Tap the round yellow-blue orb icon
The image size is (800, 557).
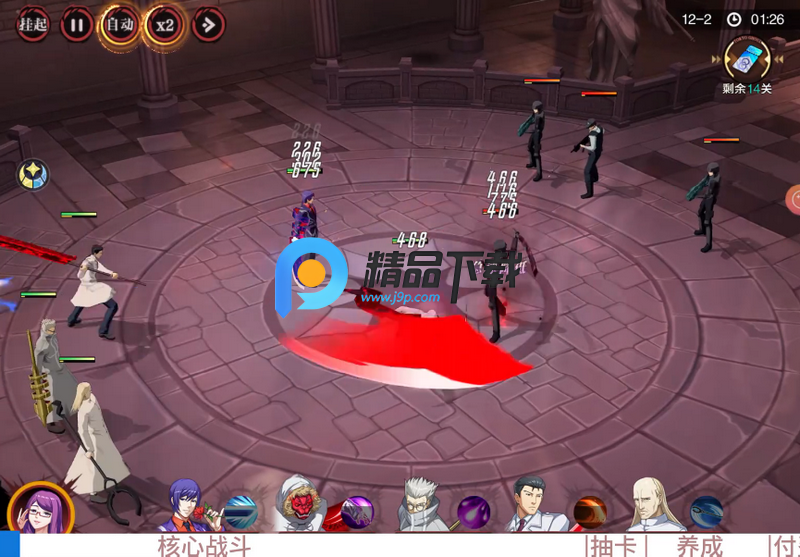[x=33, y=175]
